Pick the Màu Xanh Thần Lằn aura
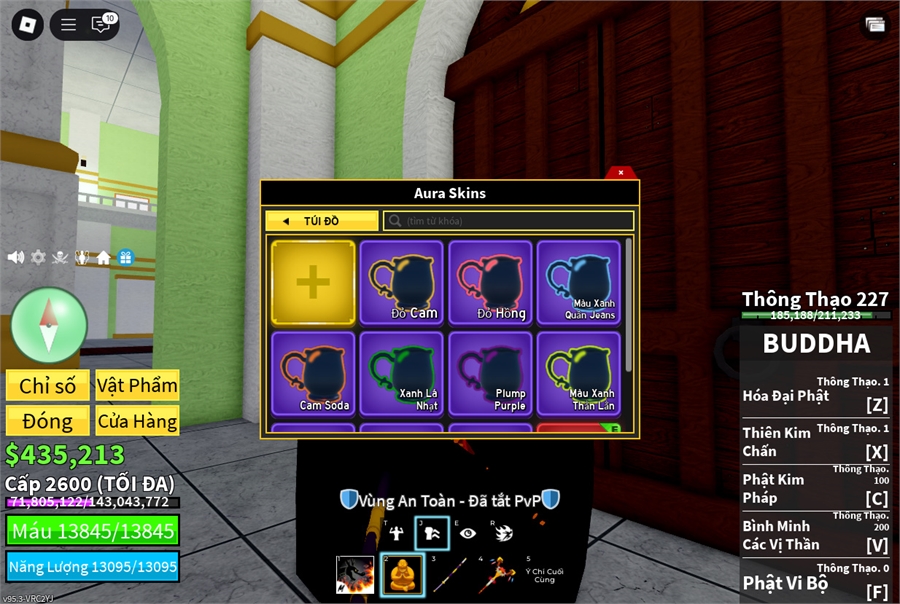900x604 pixels. click(x=579, y=373)
